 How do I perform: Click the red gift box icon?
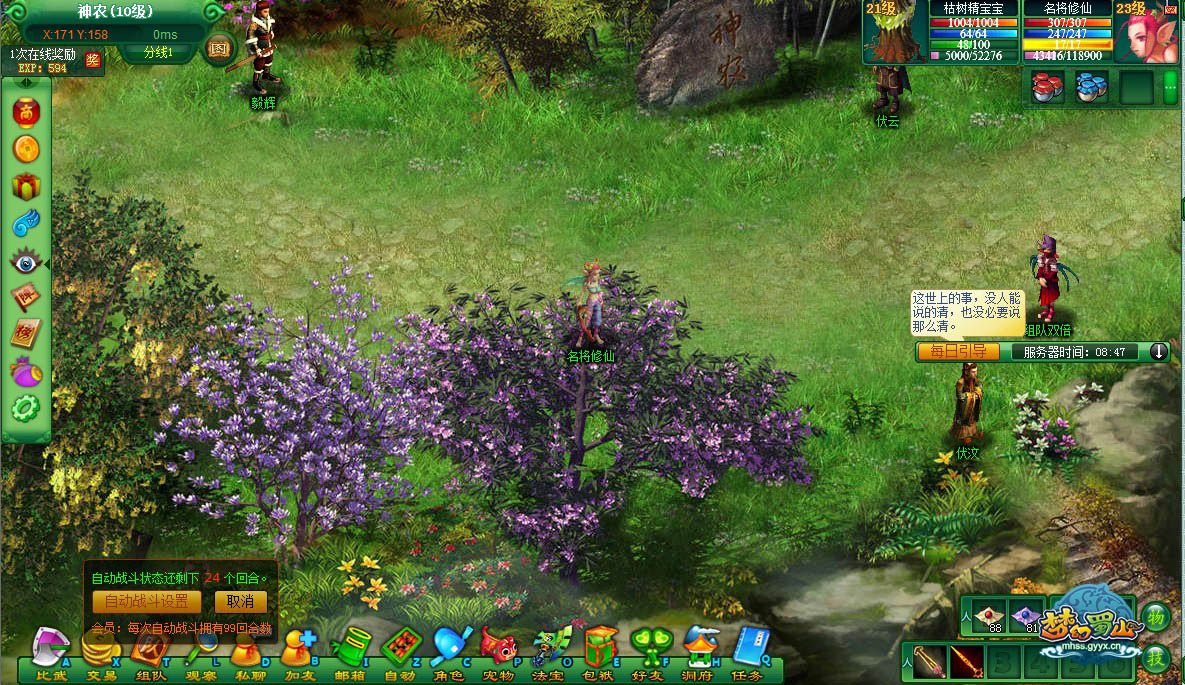pos(25,186)
